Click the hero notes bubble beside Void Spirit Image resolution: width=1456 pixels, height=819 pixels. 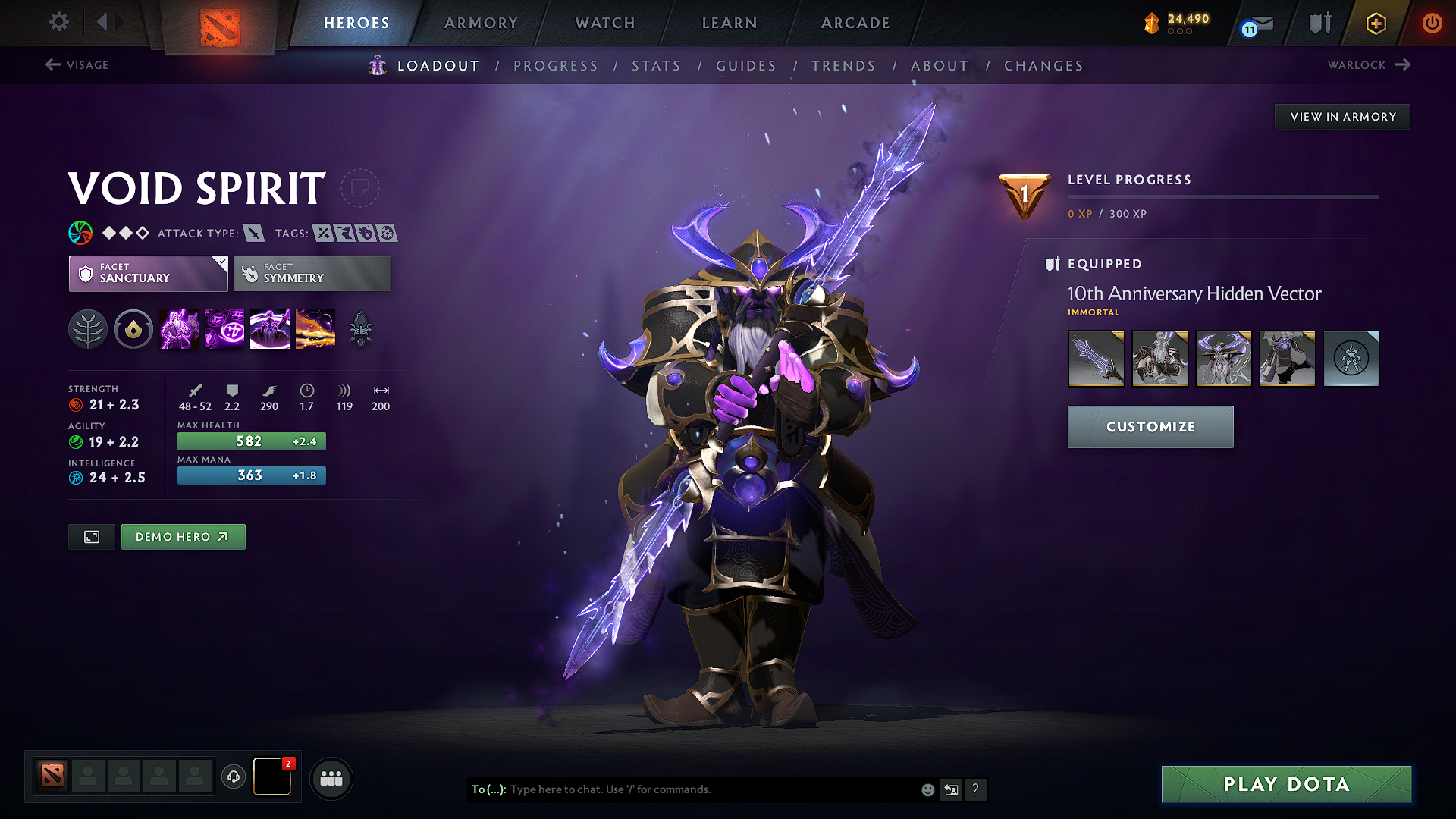coord(362,187)
